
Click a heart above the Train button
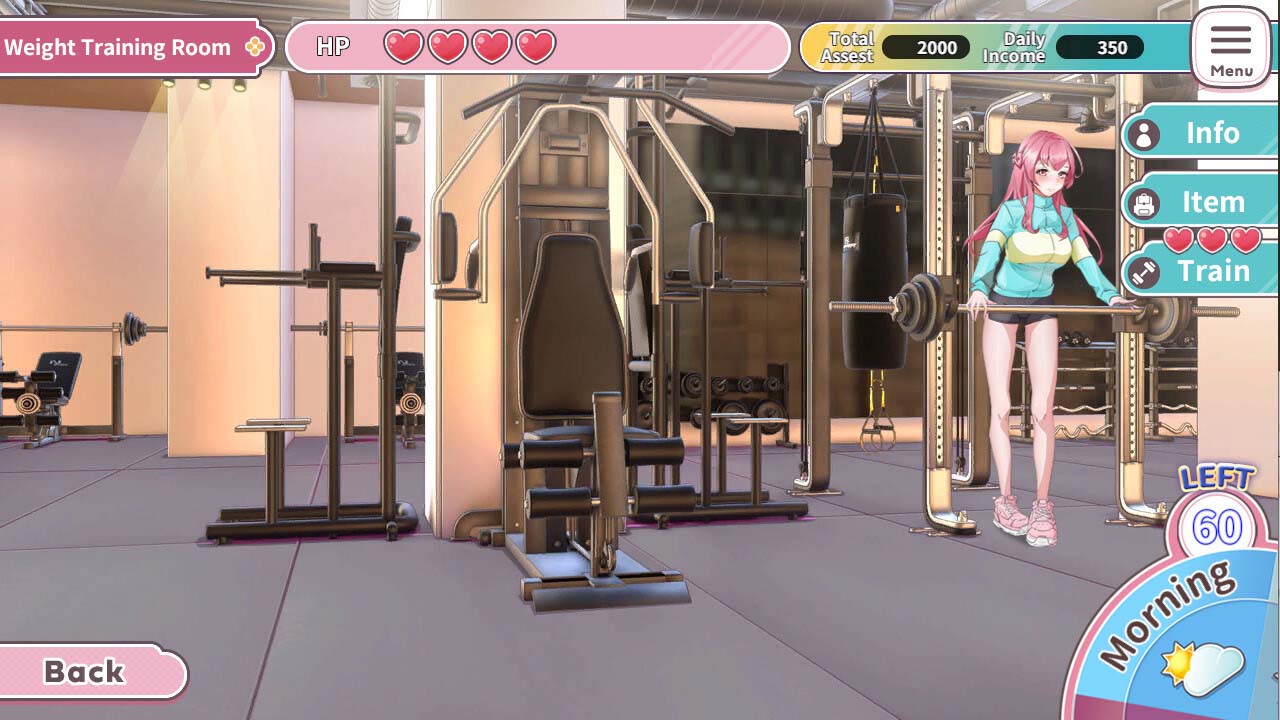(1215, 240)
